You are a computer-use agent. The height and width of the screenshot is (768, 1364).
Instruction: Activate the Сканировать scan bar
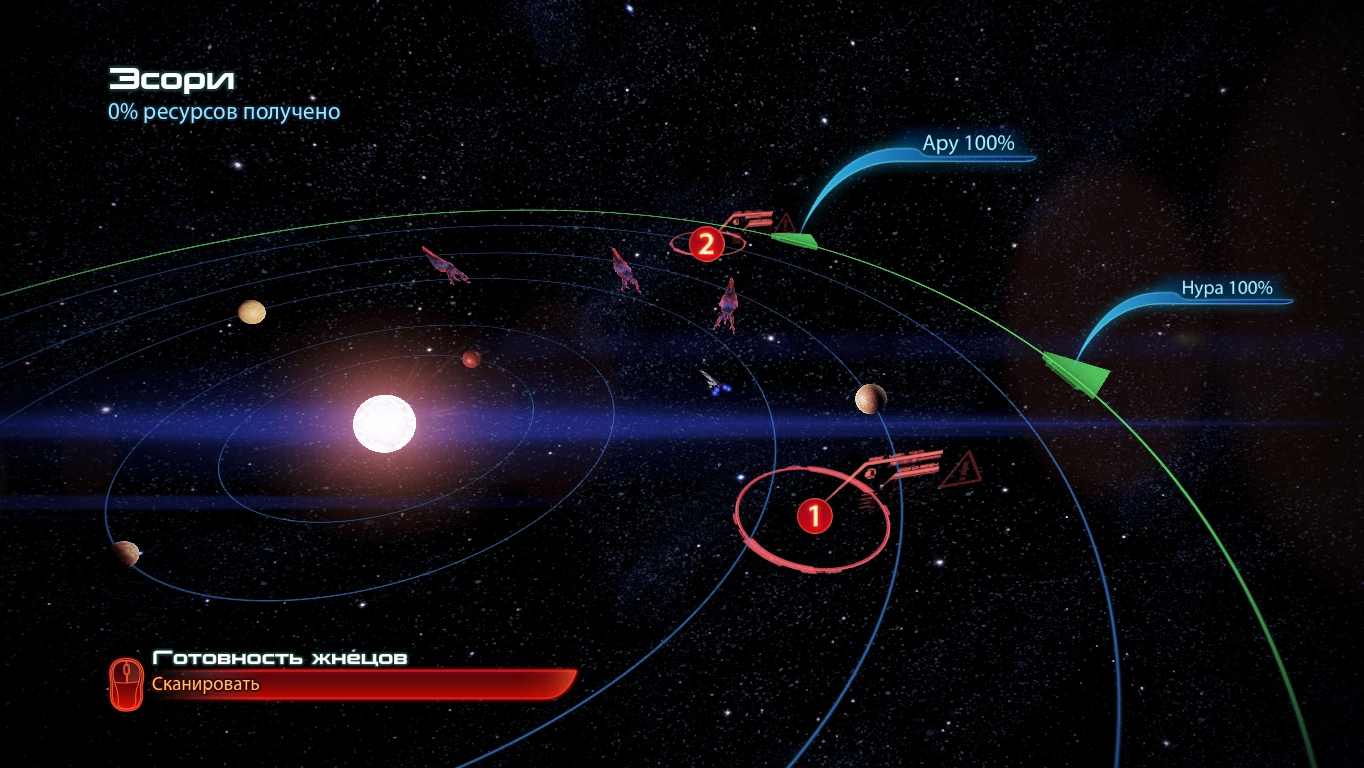point(340,685)
